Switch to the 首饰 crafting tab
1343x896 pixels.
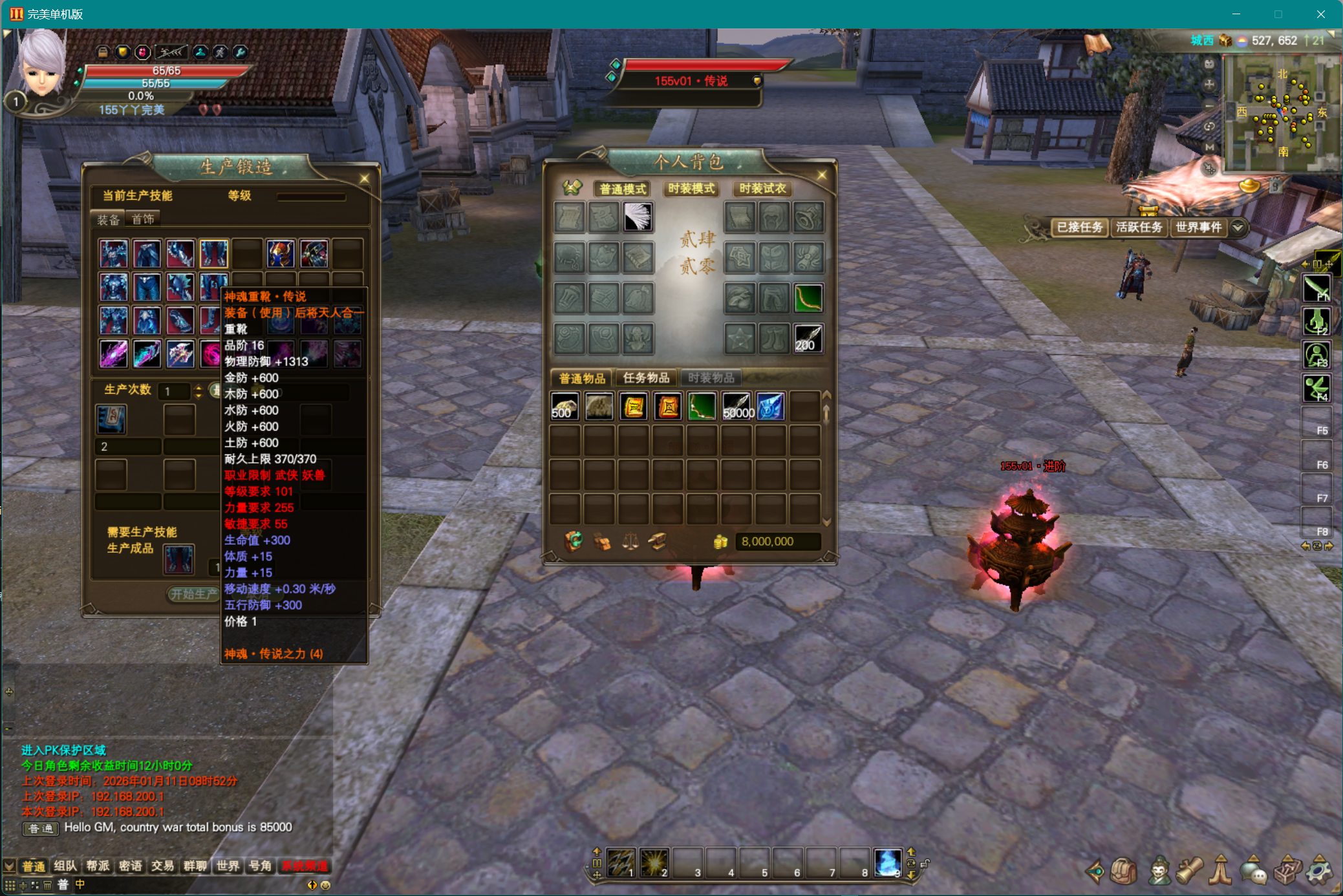click(x=143, y=219)
